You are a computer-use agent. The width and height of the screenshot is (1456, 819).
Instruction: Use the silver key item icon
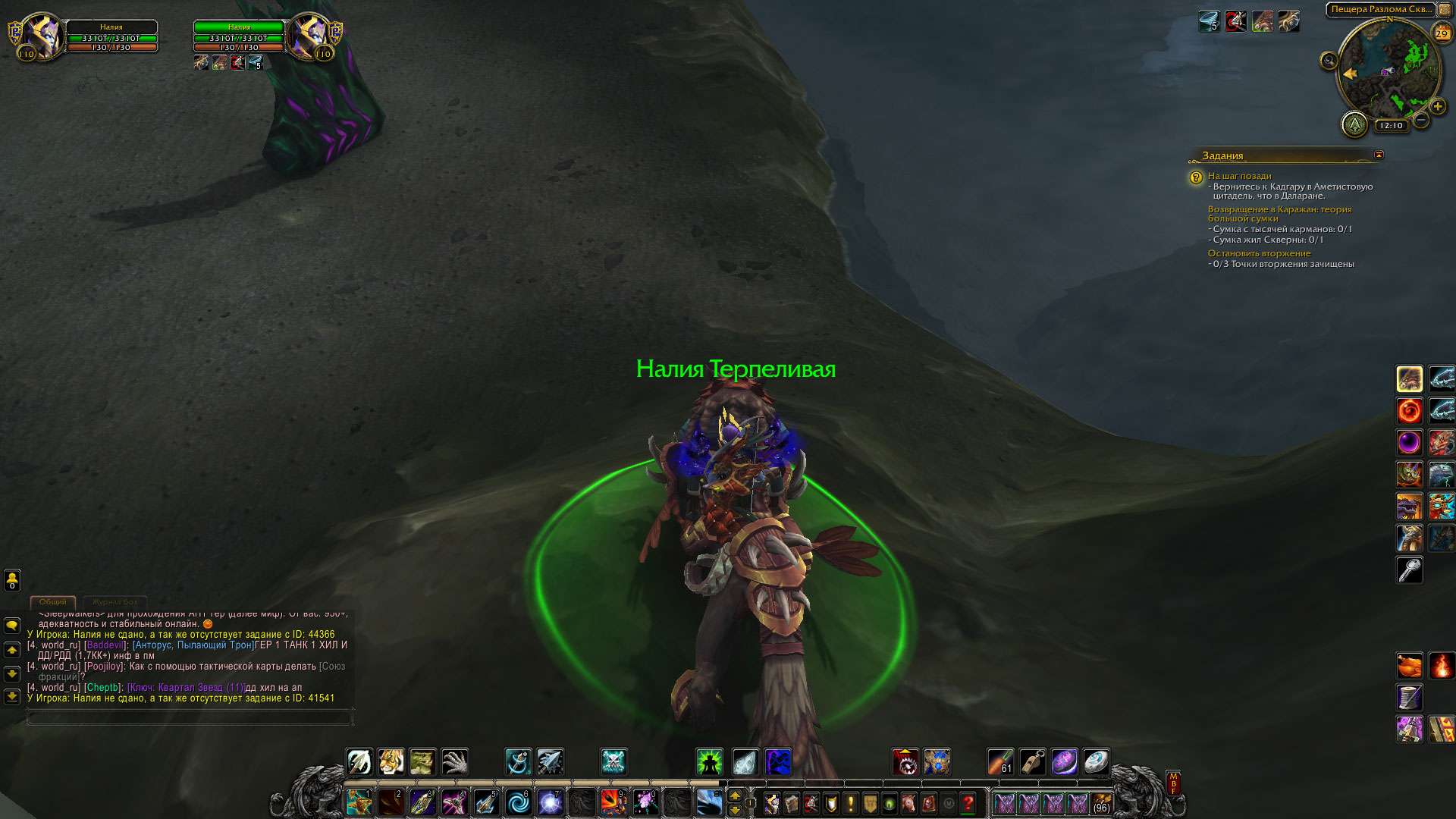[x=1410, y=570]
